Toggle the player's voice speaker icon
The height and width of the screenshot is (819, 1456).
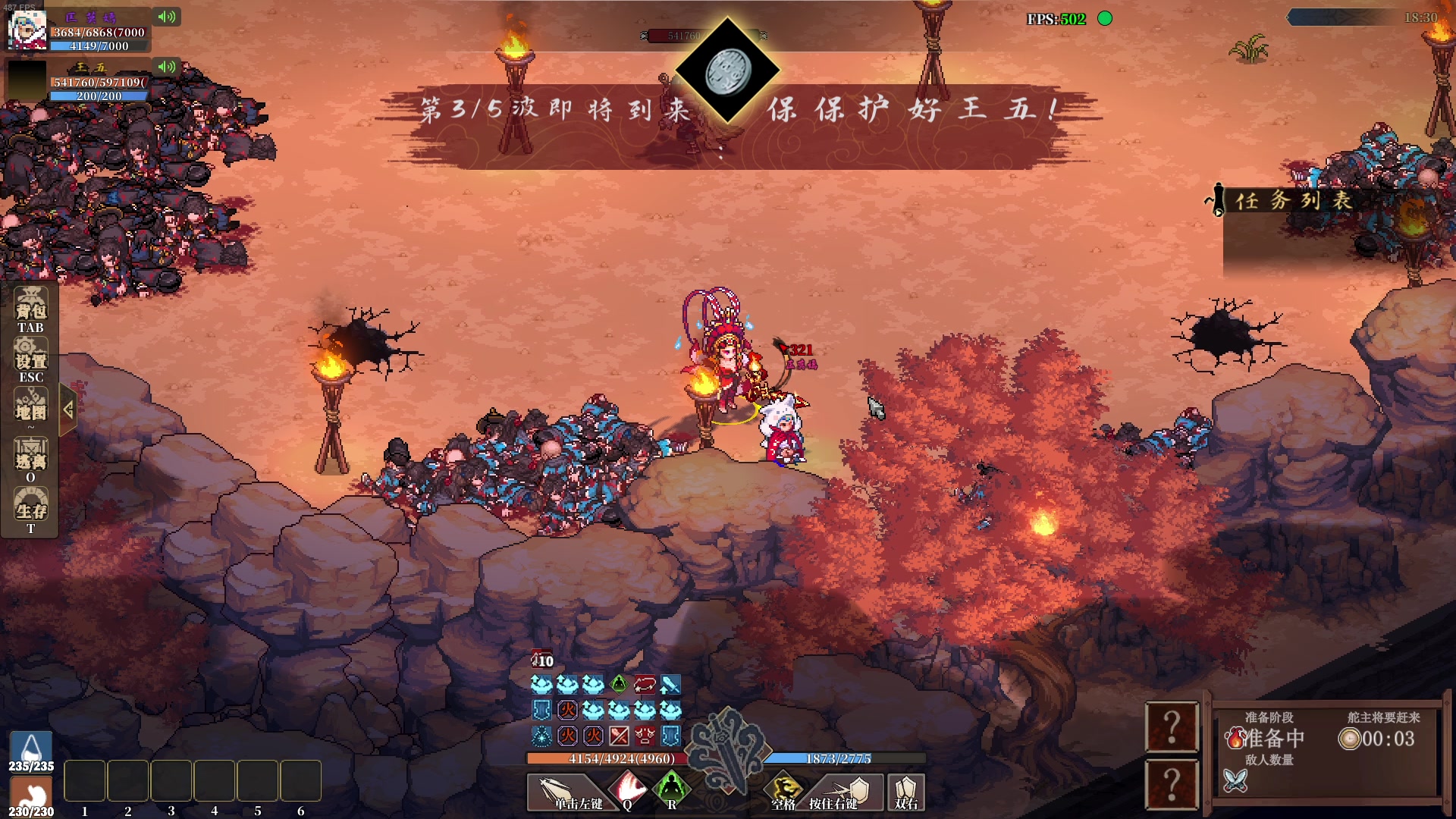click(x=166, y=17)
